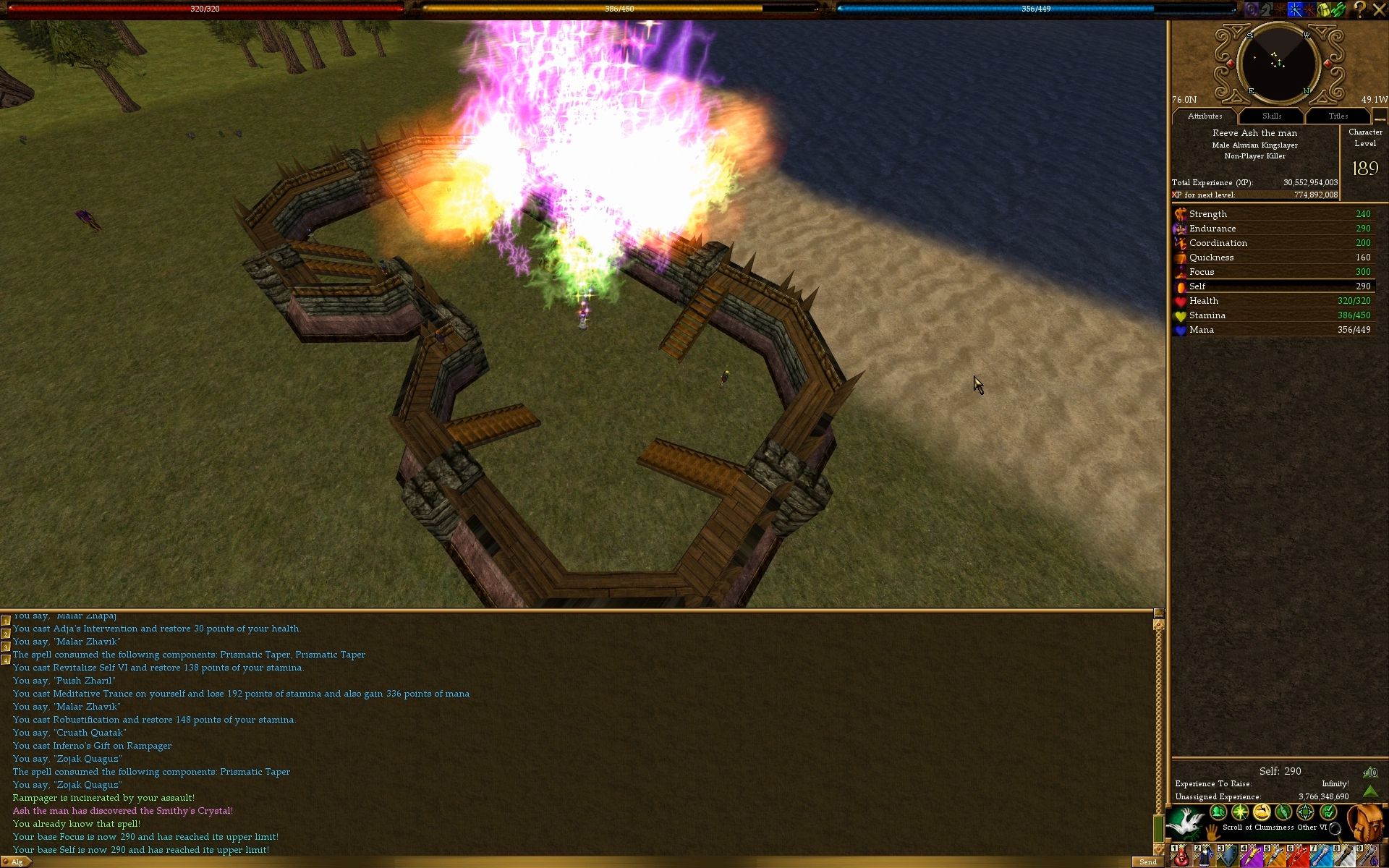Minimize the character panel with the dash button
Image resolution: width=1389 pixels, height=868 pixels.
(1380, 117)
